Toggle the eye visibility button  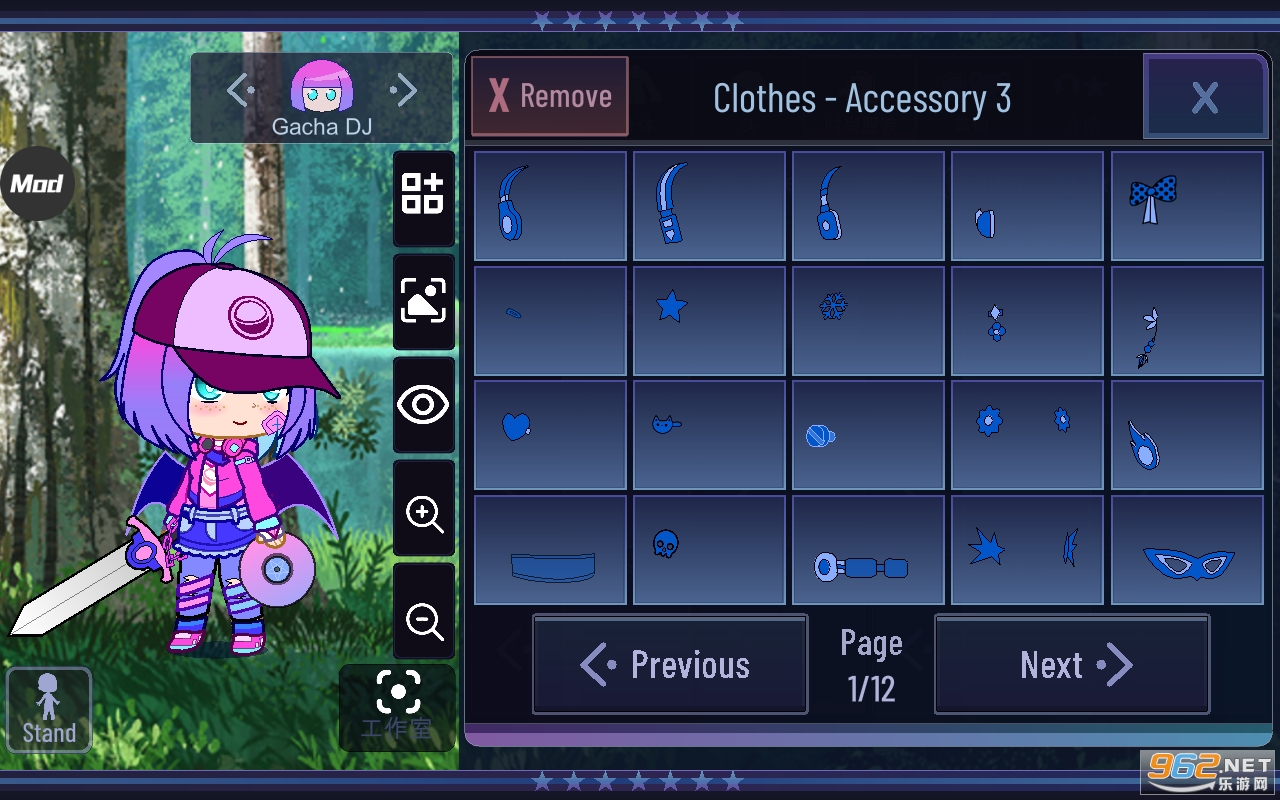(x=424, y=405)
